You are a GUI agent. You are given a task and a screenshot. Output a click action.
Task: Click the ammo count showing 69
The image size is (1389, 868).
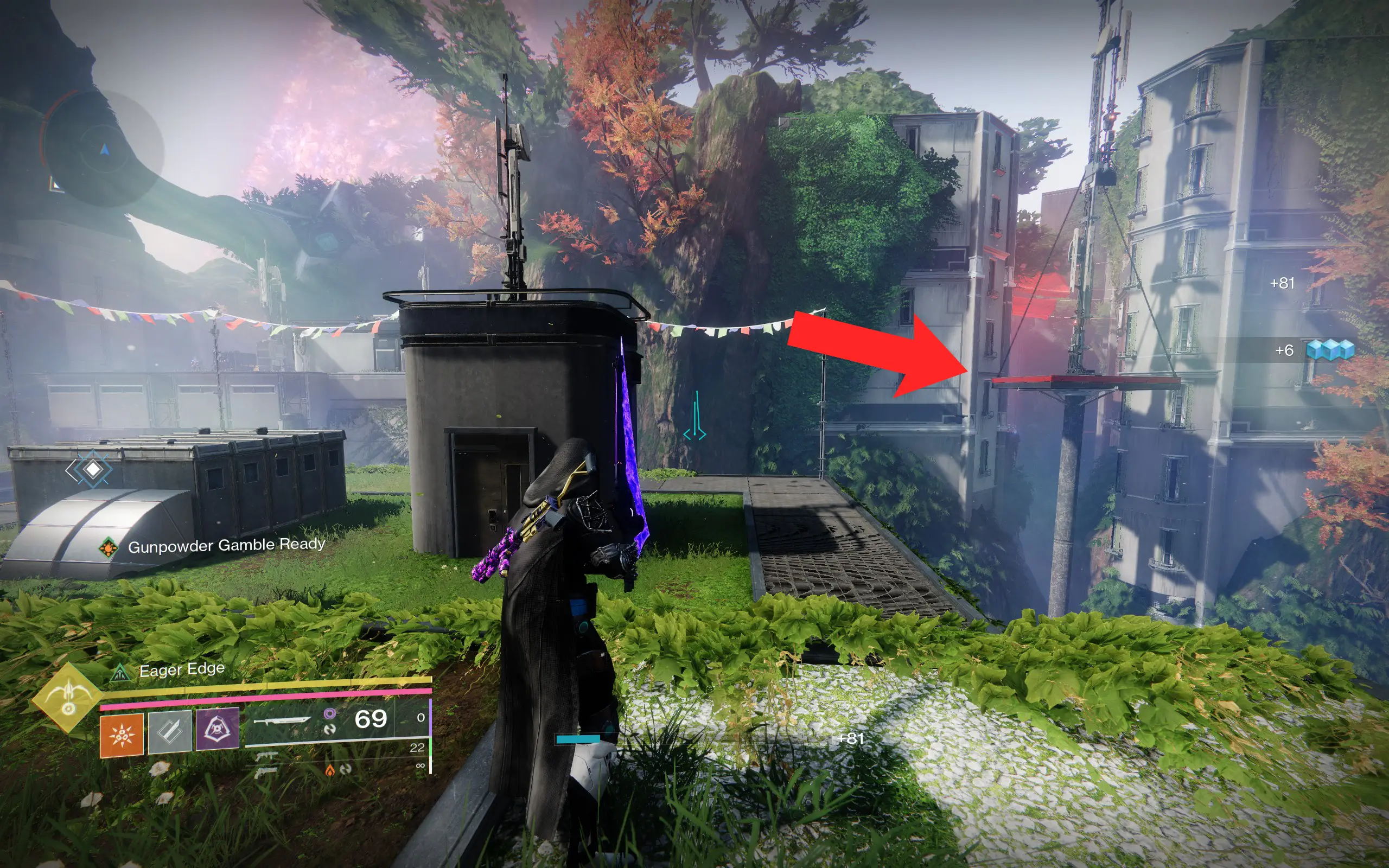(x=373, y=718)
